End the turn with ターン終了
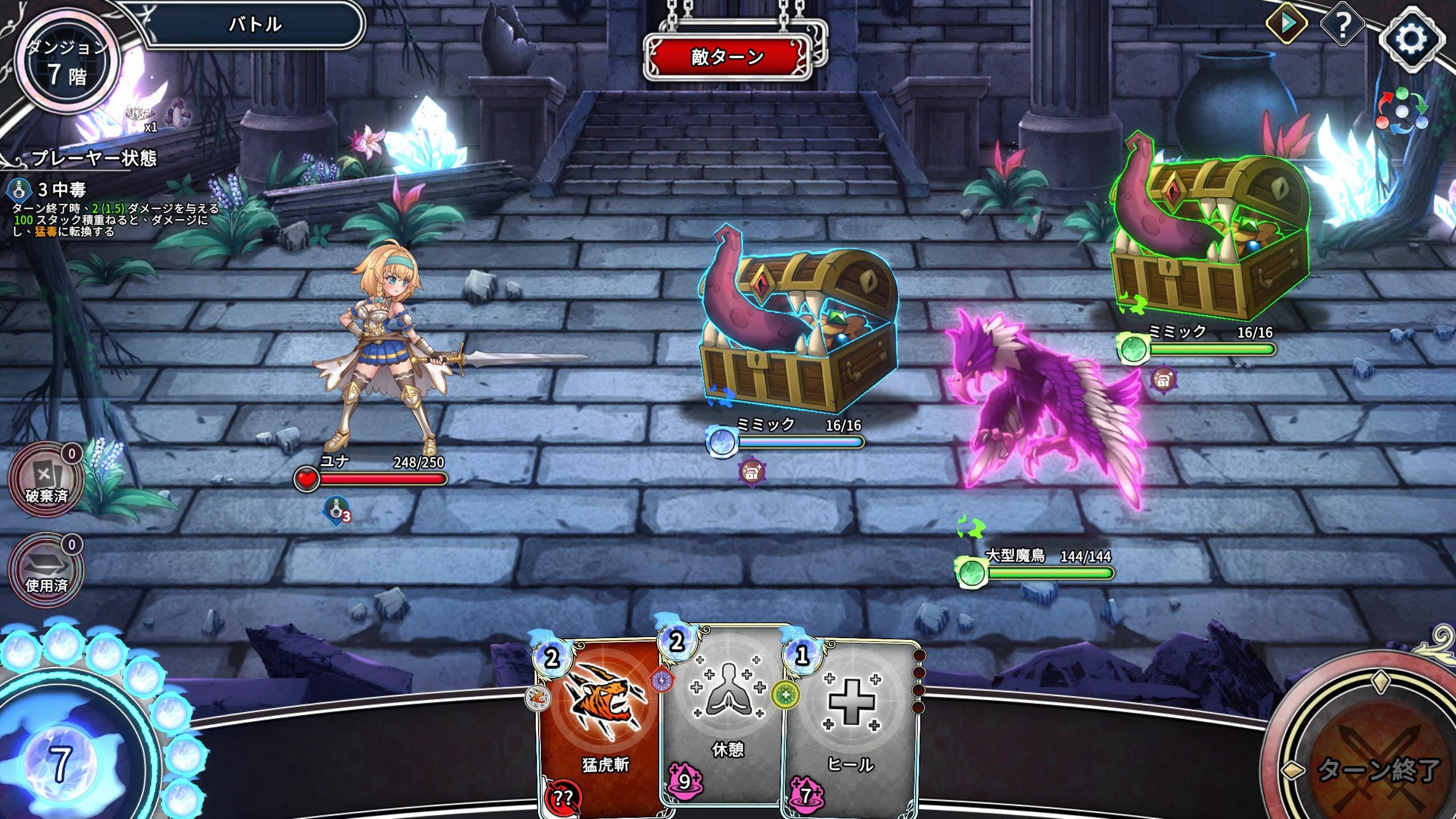The height and width of the screenshot is (819, 1456). click(1376, 768)
